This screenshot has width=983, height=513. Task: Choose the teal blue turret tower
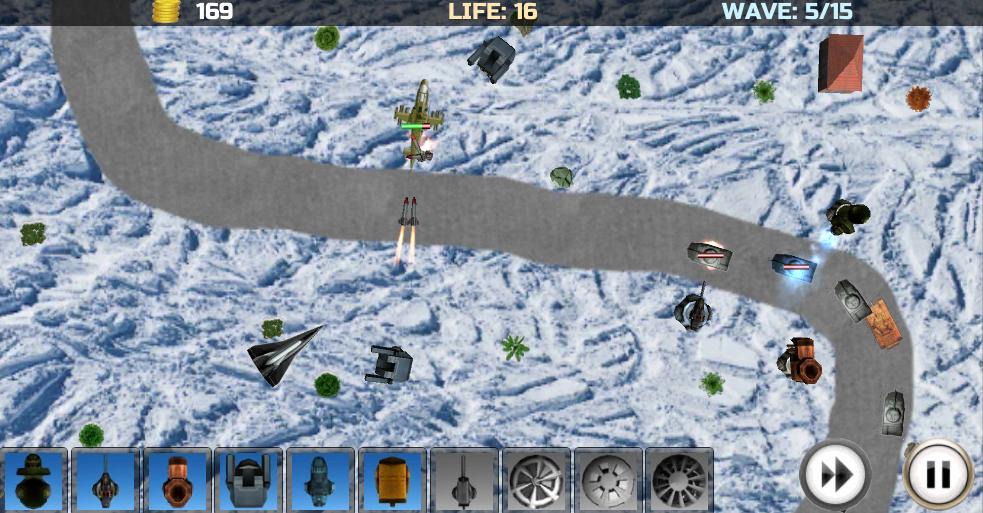pos(321,480)
